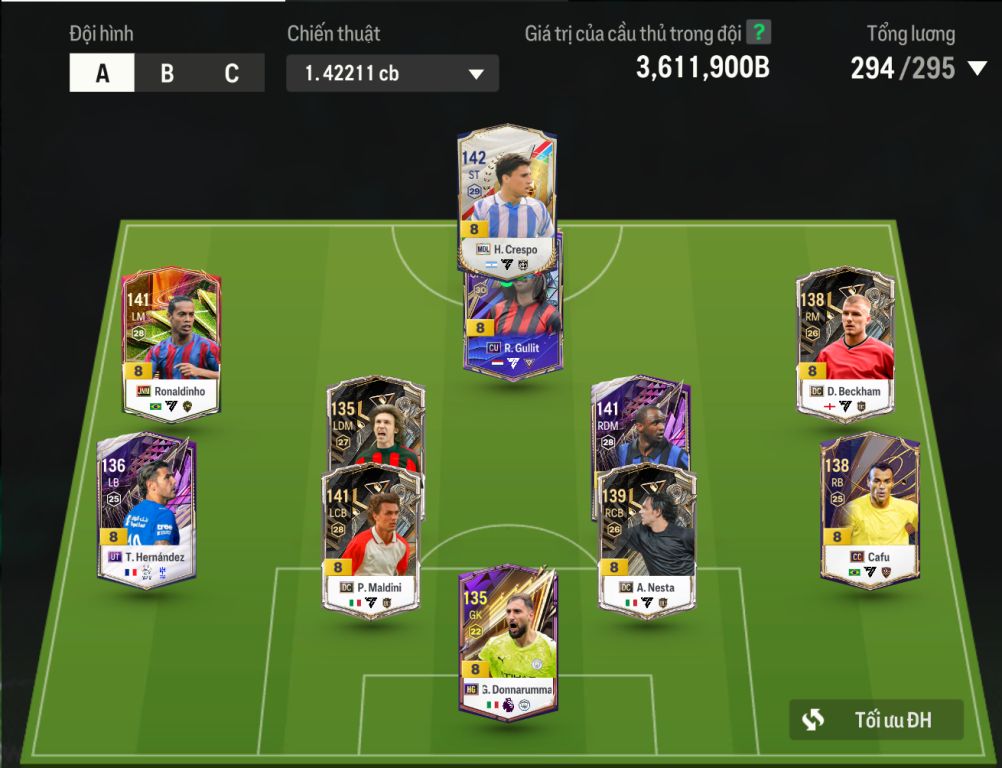1002x768 pixels.
Task: Select the 141 RDM player card
Action: click(x=640, y=418)
